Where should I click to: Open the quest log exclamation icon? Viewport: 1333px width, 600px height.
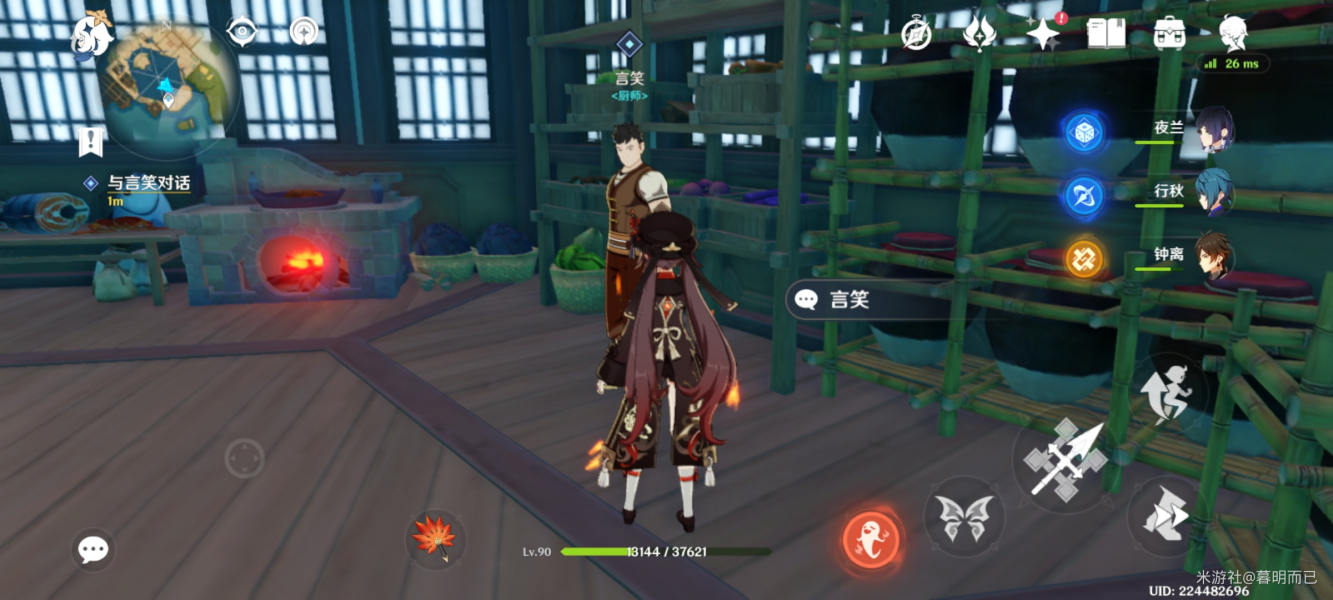point(91,142)
